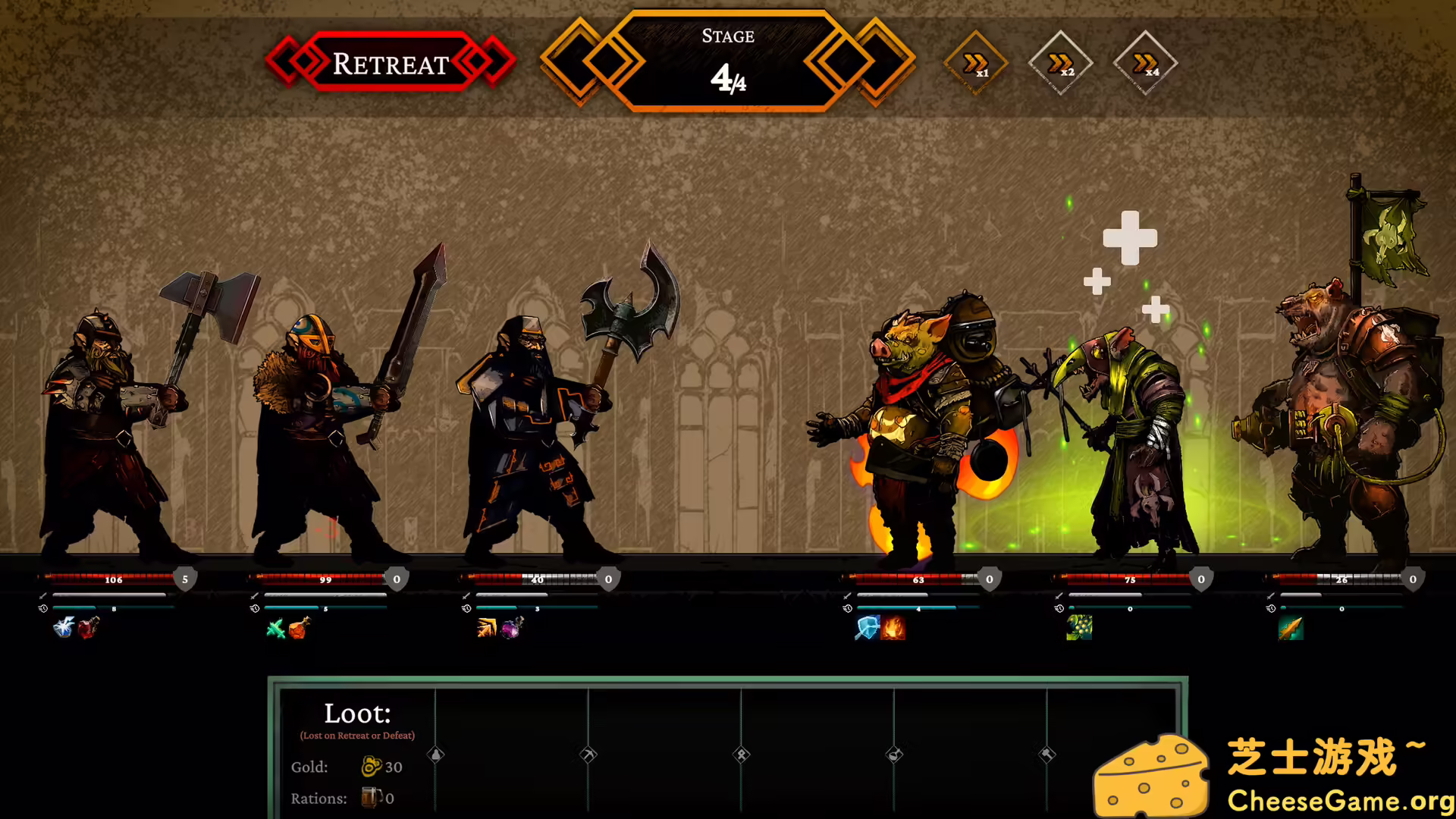Activate the boar warrior's shield ability
The height and width of the screenshot is (819, 1456).
(865, 629)
